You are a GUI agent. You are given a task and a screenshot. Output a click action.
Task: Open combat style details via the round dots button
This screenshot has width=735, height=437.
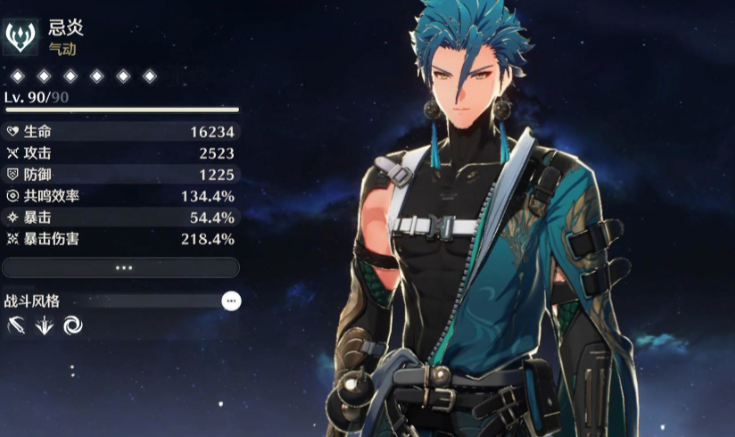pos(231,300)
